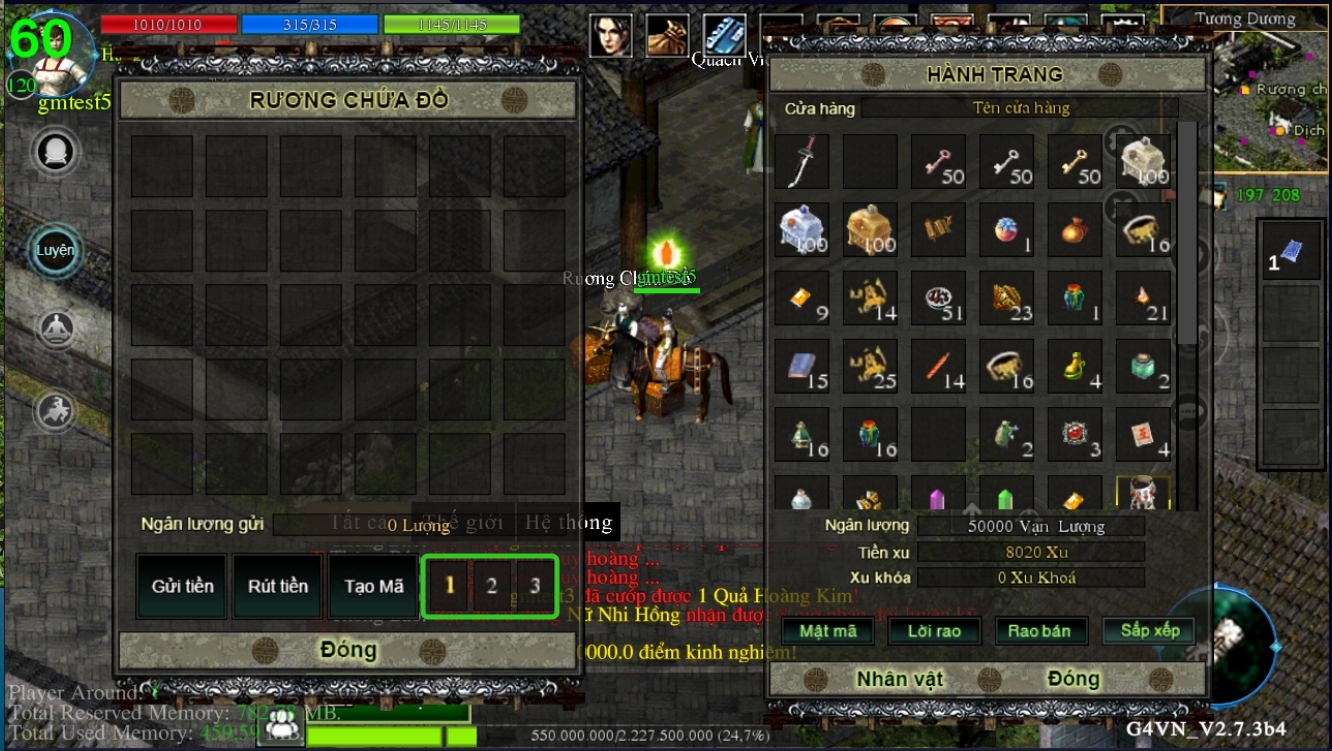Screen dimensions: 1332x751
Task: Click the Lời rao announcement button
Action: pos(934,631)
